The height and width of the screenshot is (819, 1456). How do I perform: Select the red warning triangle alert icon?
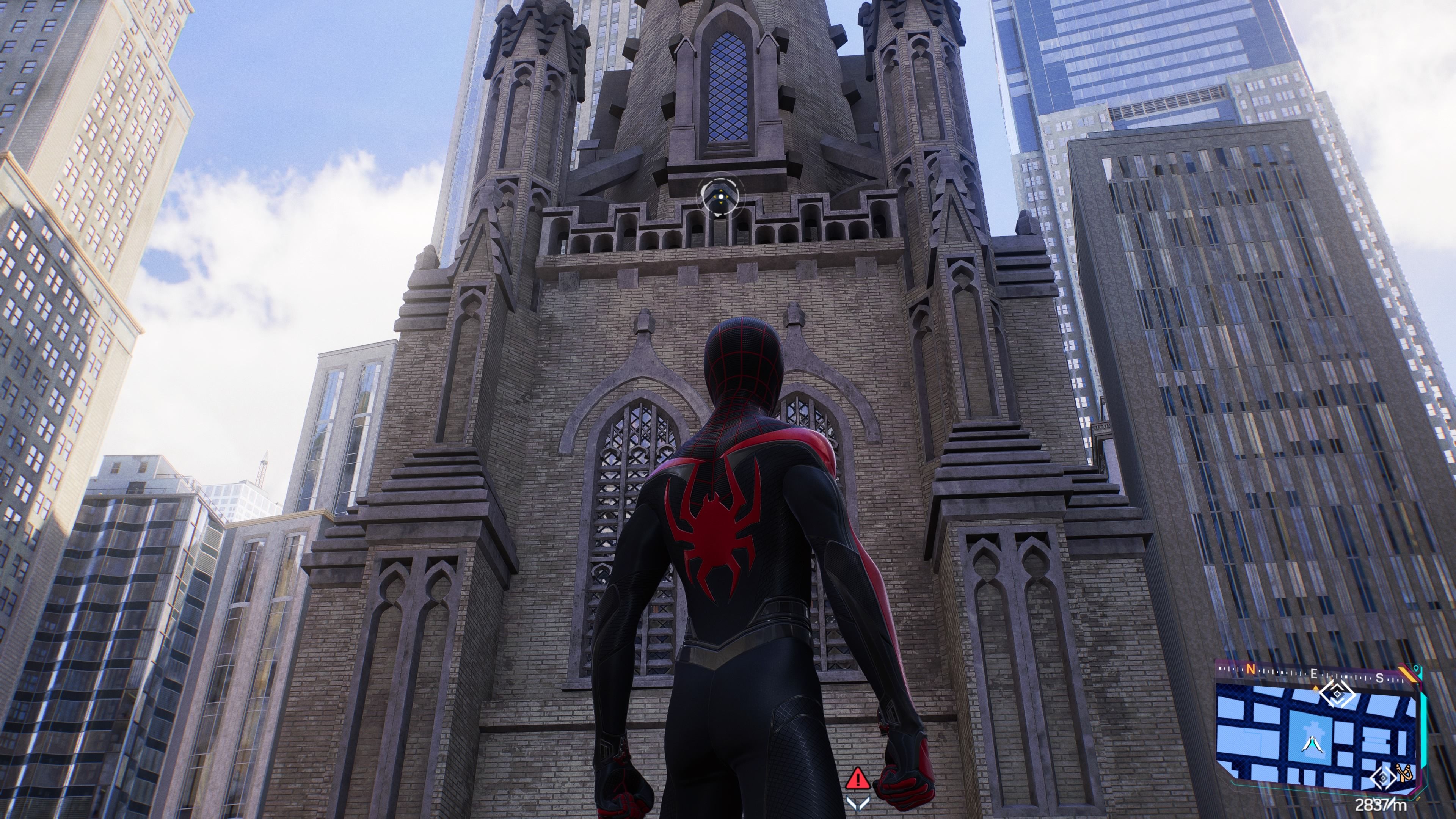858,778
